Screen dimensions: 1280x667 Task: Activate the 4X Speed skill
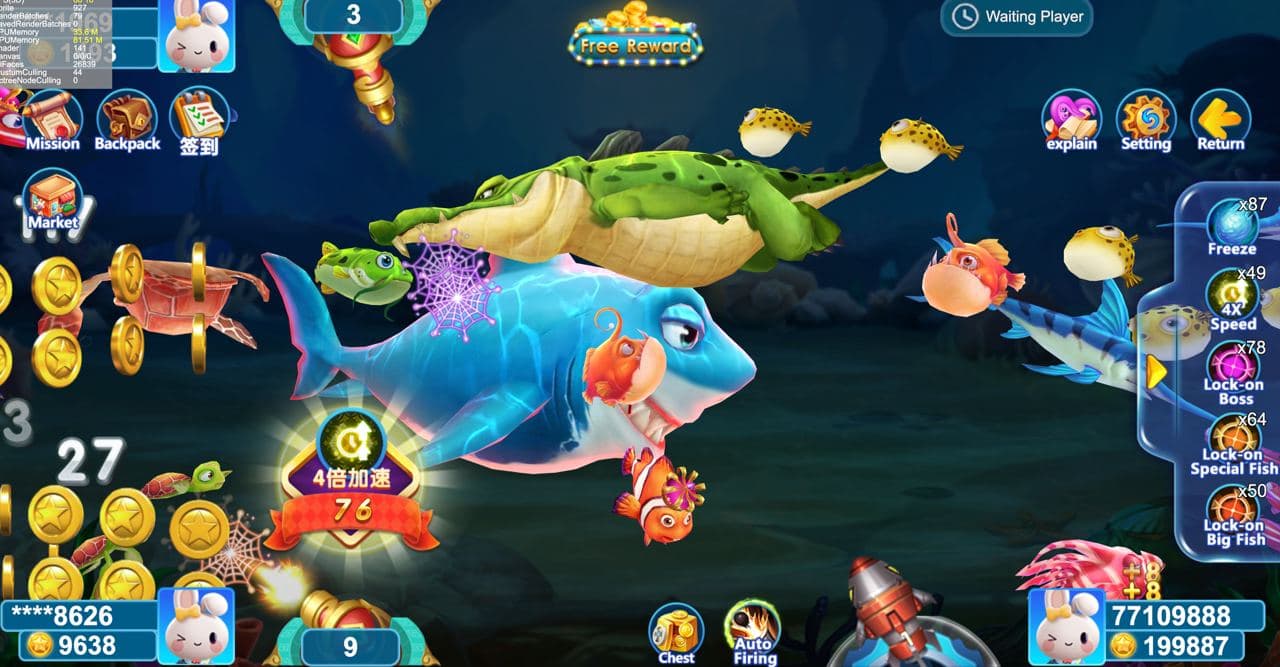pos(1232,297)
